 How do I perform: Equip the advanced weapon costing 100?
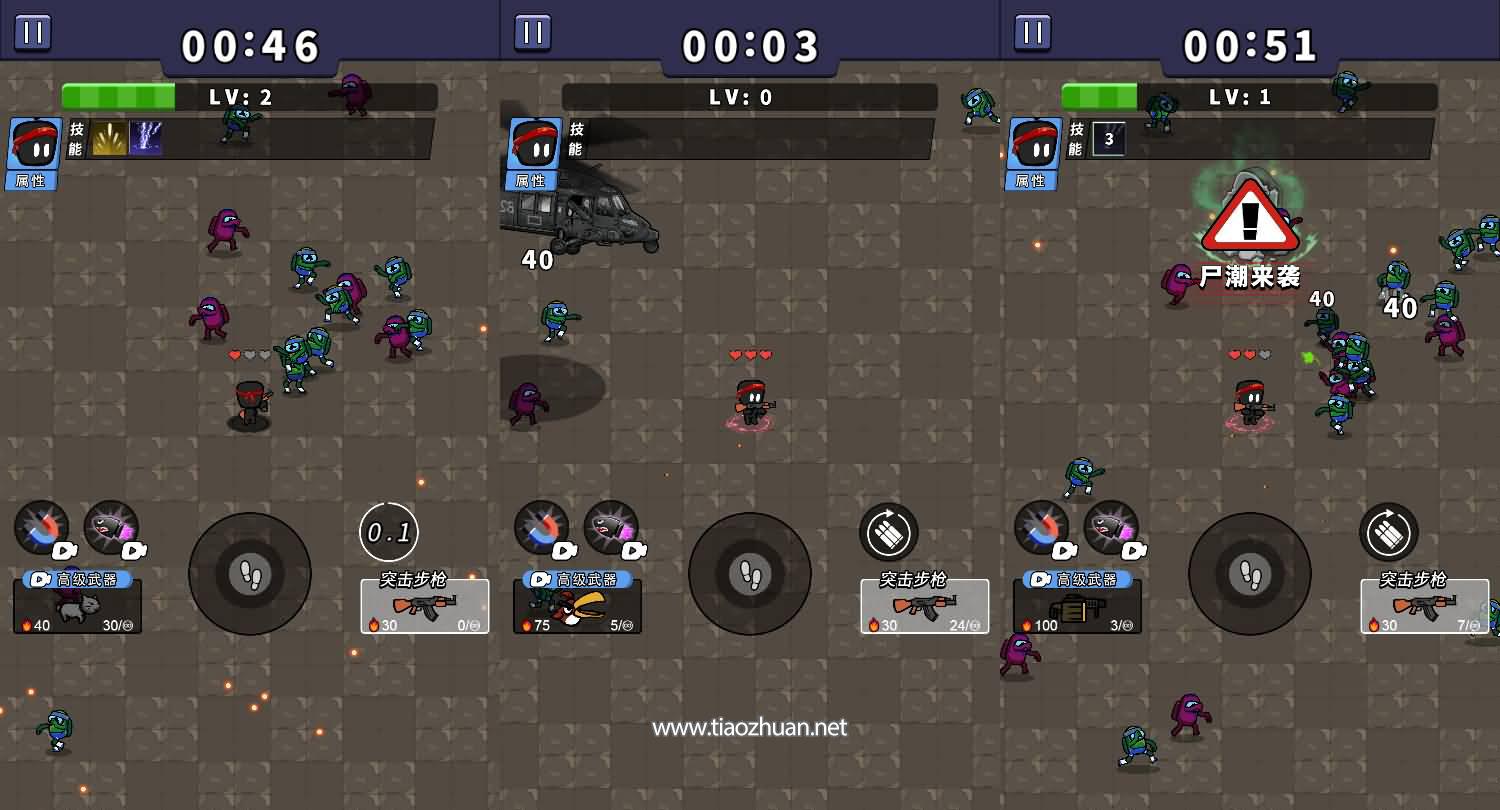[x=1077, y=606]
